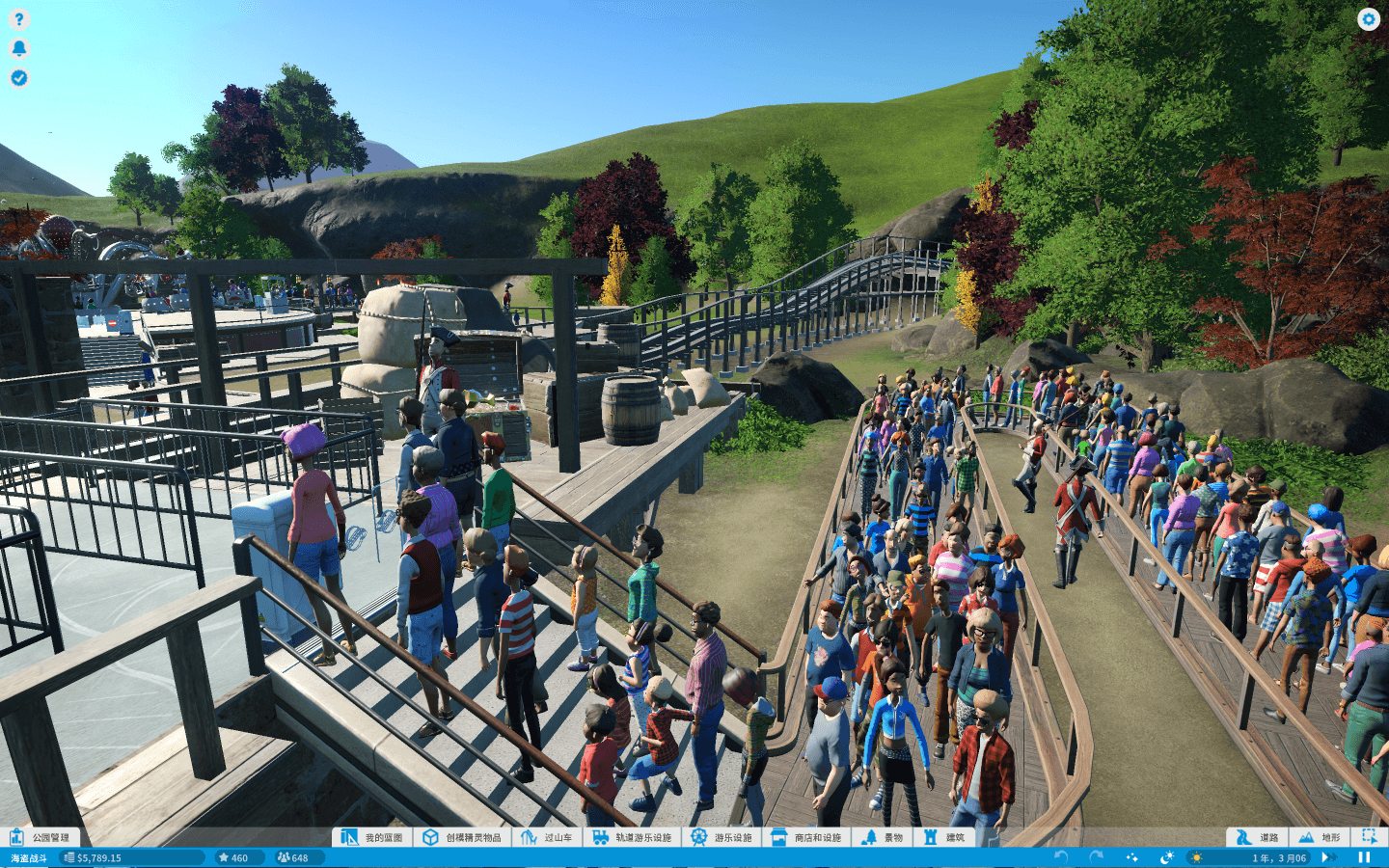Viewport: 1389px width, 868px height.
Task: Open the settings gear
Action: click(1369, 19)
